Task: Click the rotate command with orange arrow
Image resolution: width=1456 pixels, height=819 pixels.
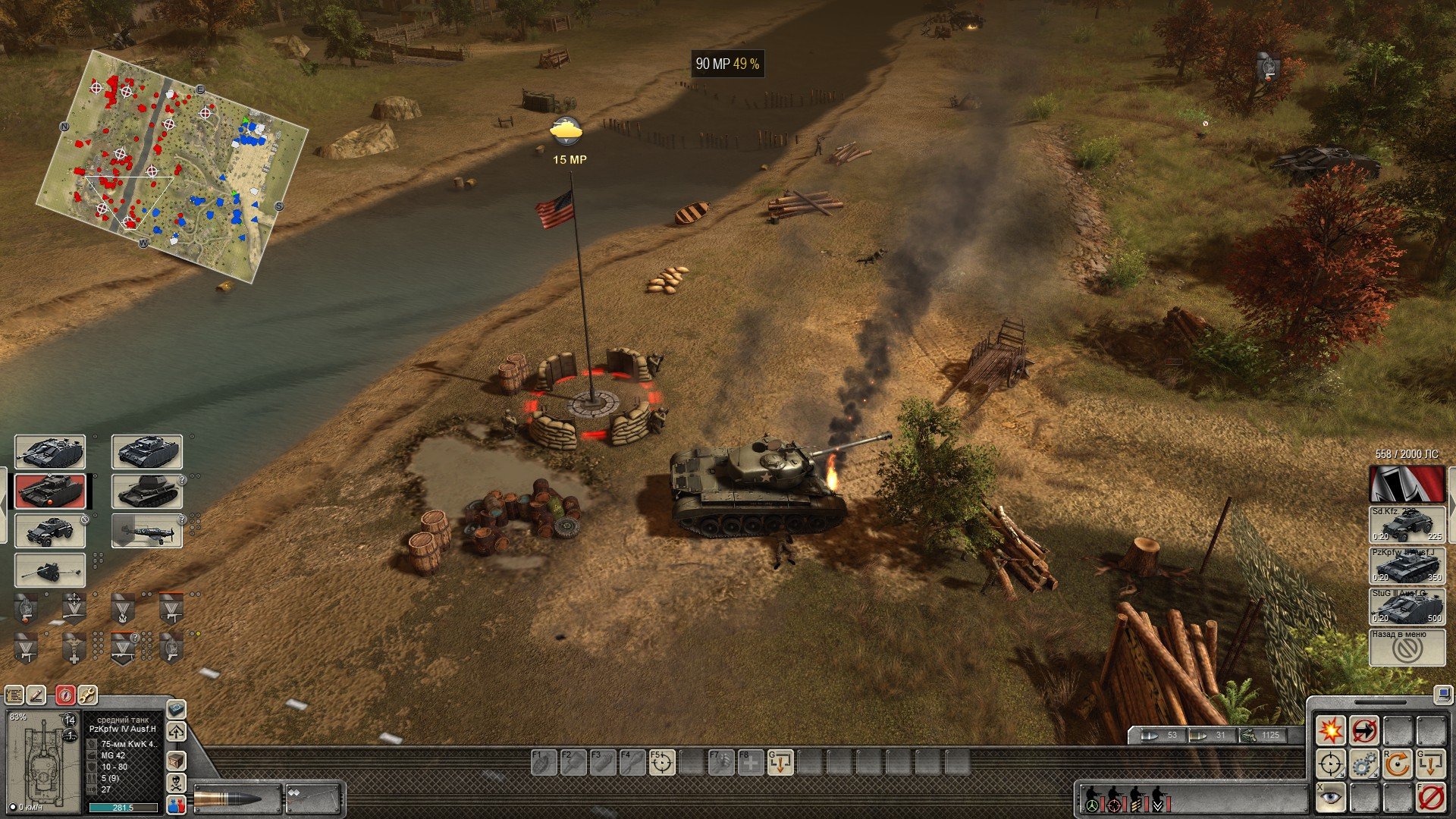Action: (x=1397, y=764)
